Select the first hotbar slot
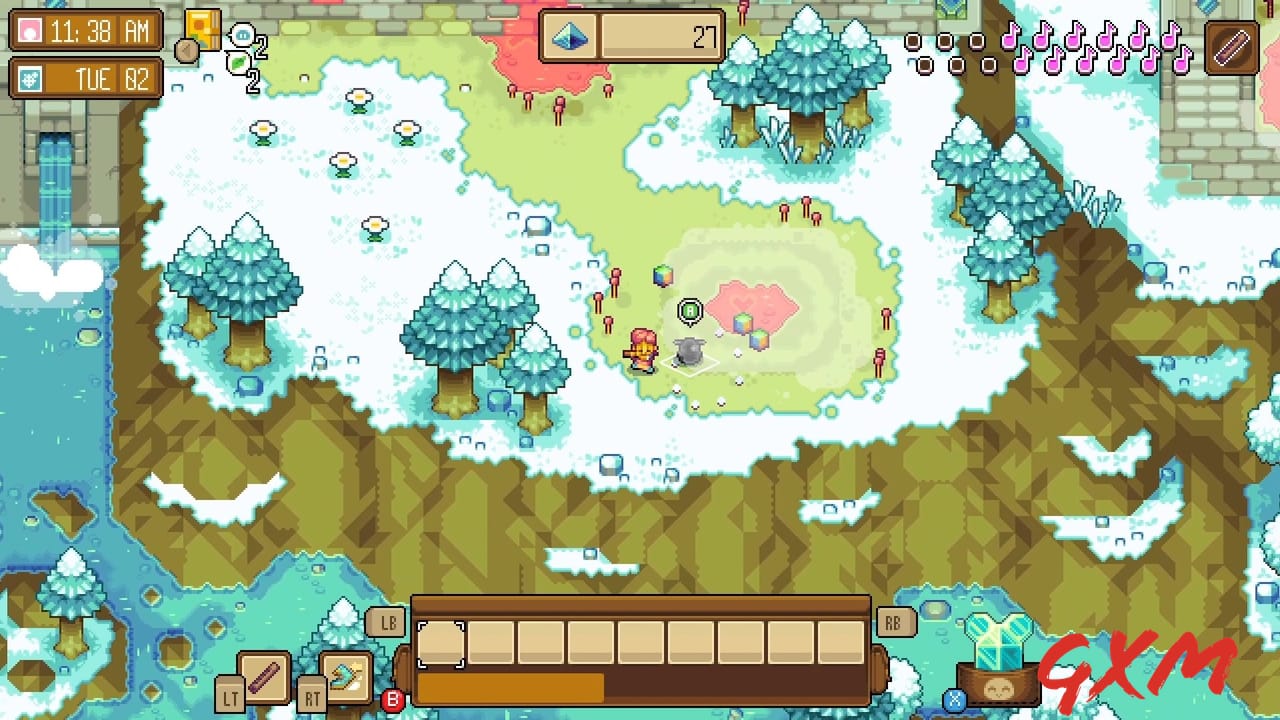The image size is (1280, 720). 443,644
